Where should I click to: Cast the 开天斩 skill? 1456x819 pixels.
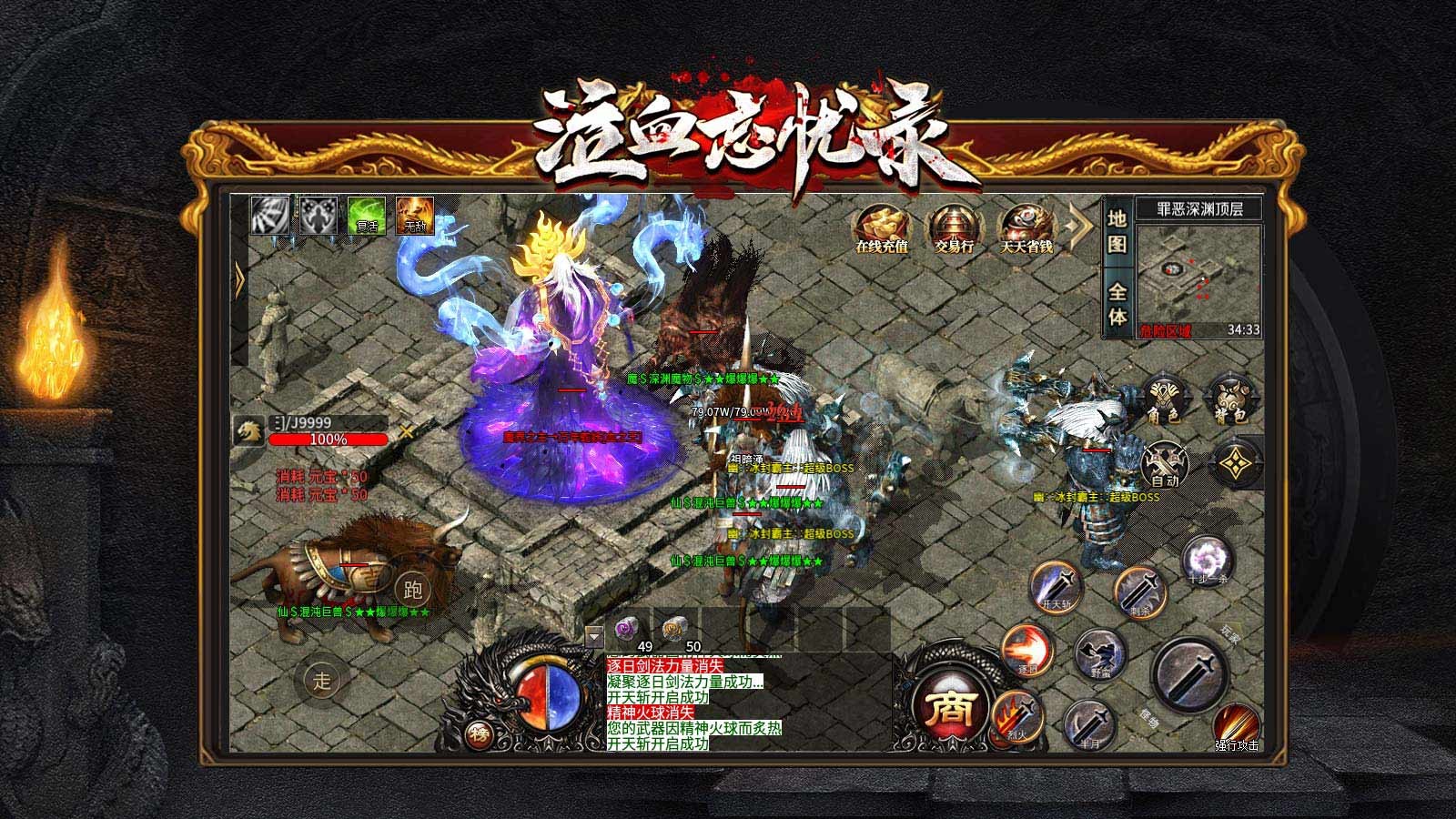1057,589
